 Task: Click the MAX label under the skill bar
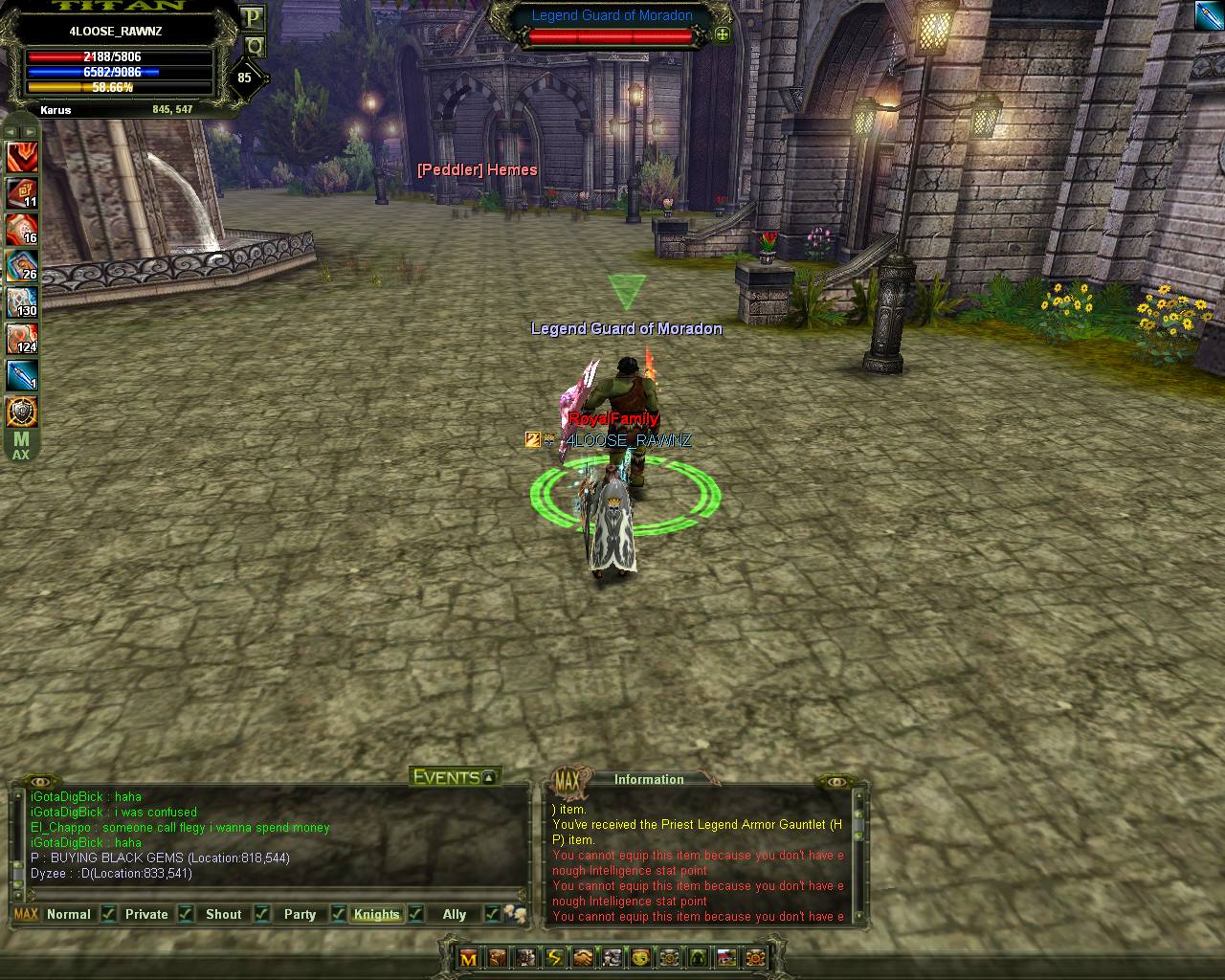click(x=20, y=446)
